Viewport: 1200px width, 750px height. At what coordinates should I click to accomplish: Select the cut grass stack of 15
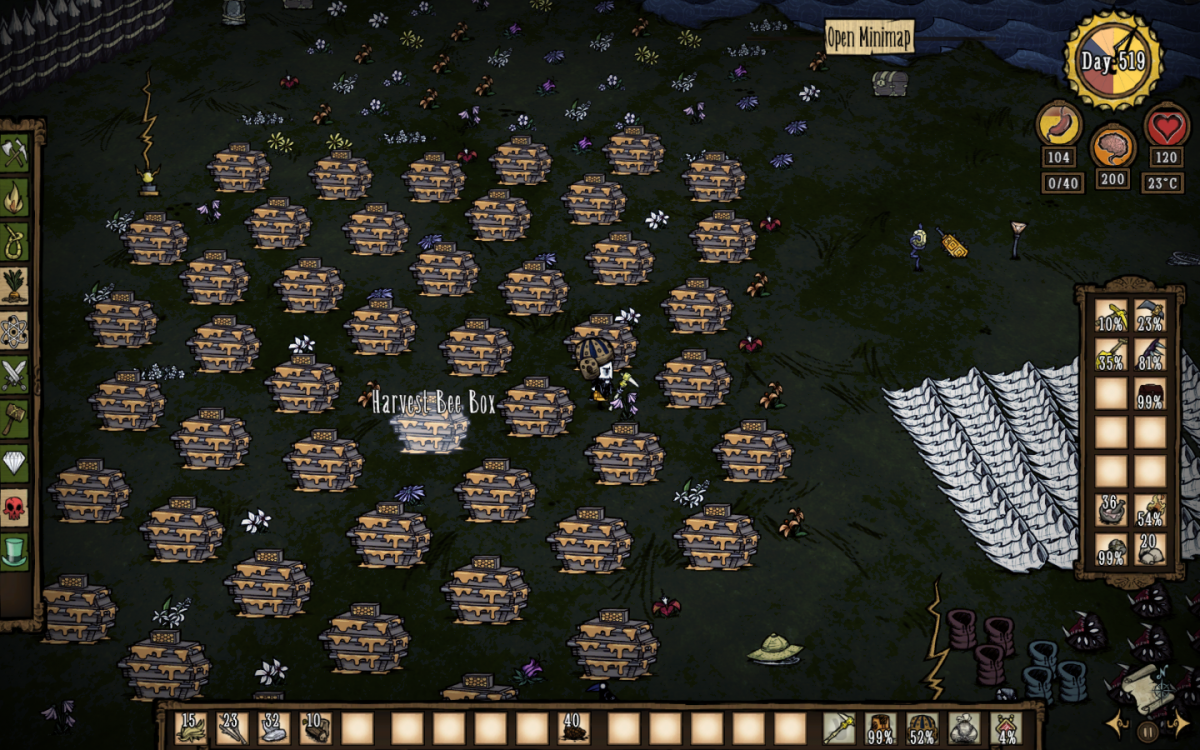click(x=190, y=727)
